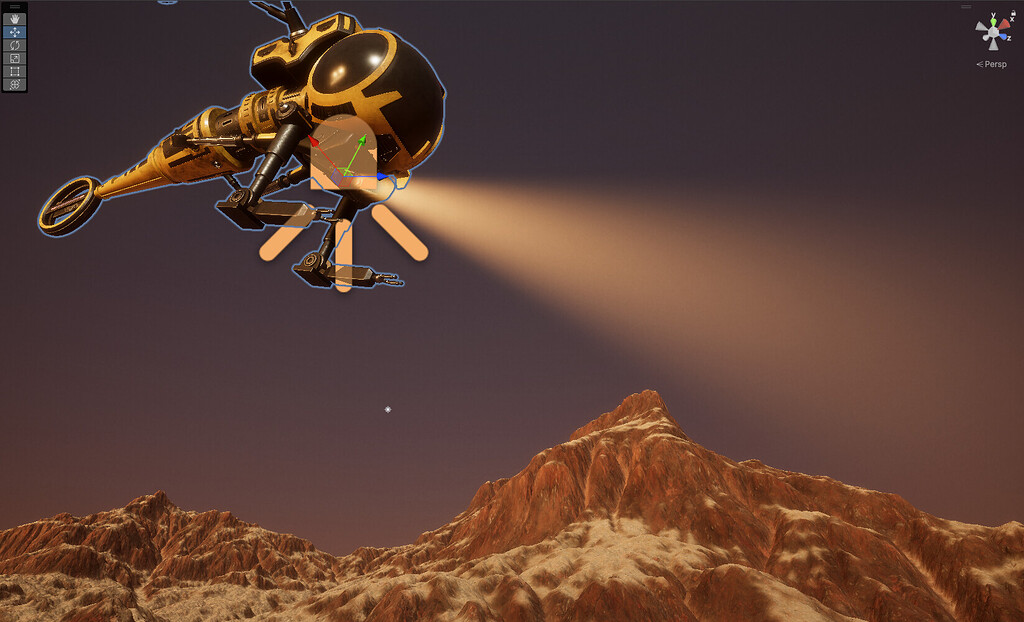Screen dimensions: 1024x622
Task: Click the gizmo's center cube
Action: pos(993,33)
